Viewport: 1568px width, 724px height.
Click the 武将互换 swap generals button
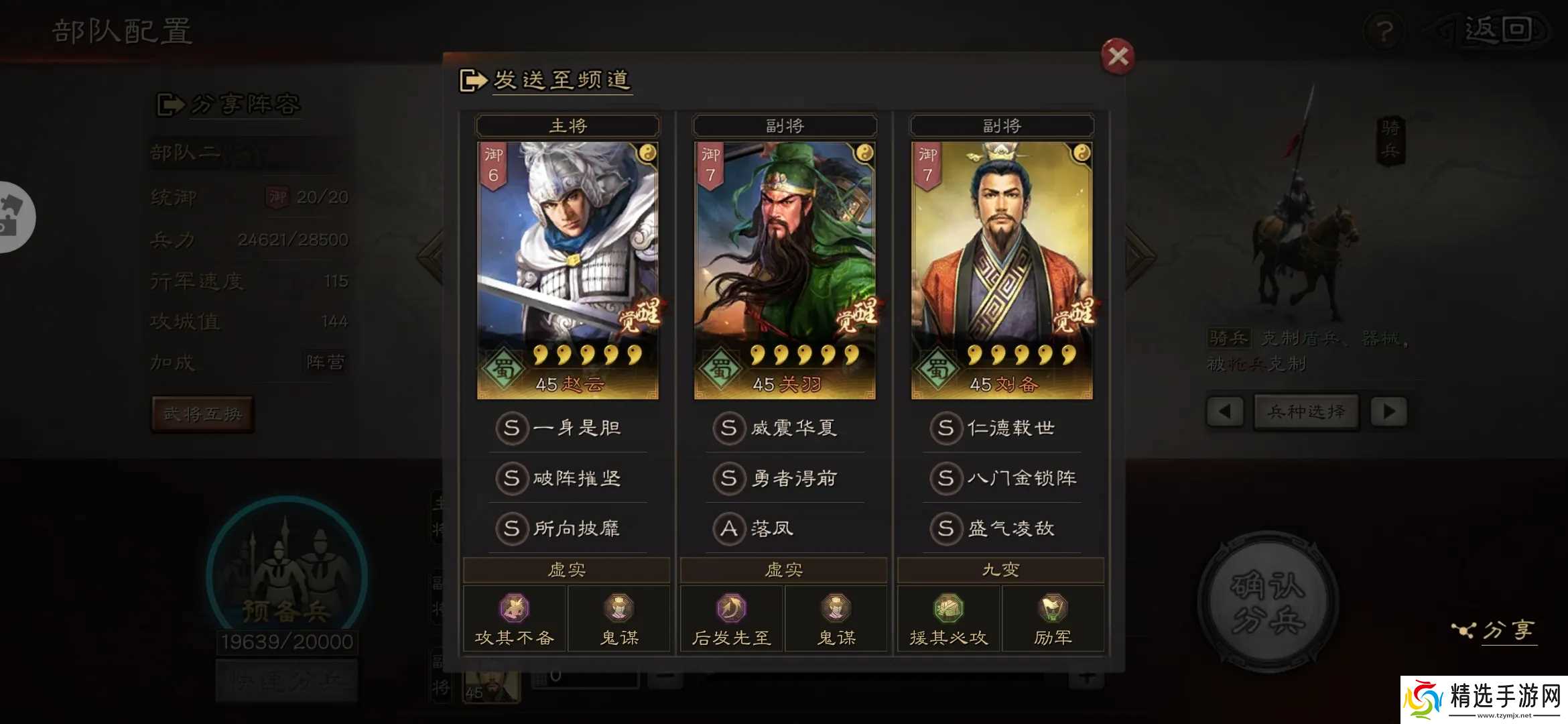pos(202,414)
